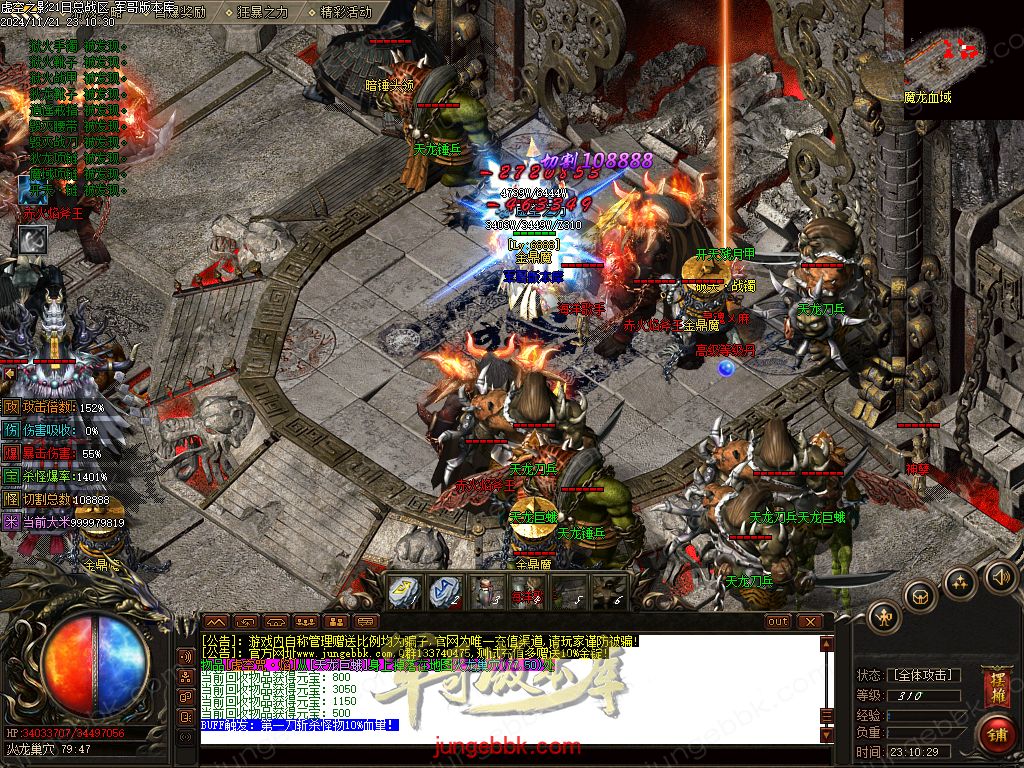Change the 全体攻击 attack mode status
1024x768 pixels.
tap(922, 675)
